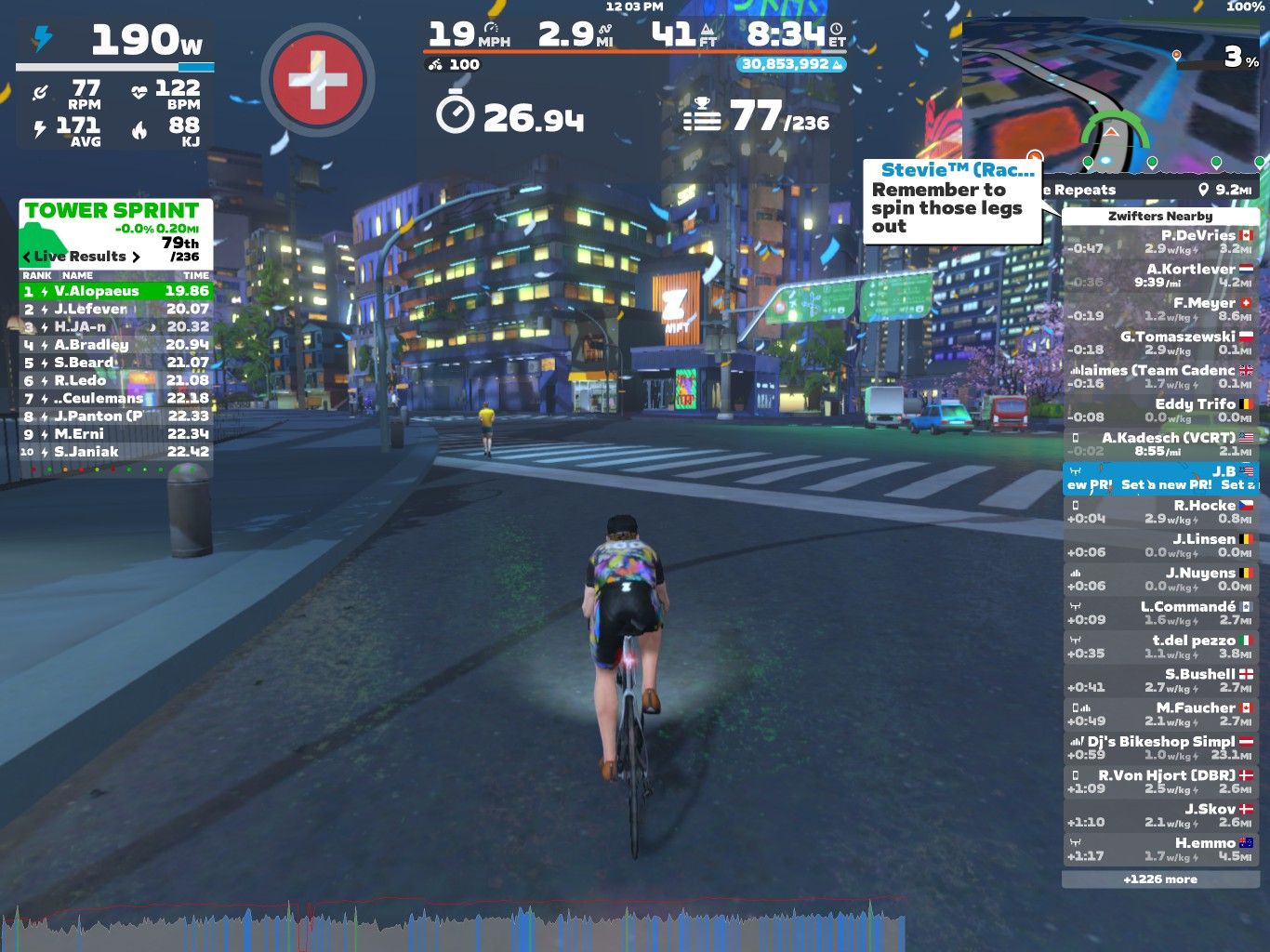Viewport: 1270px width, 952px height.
Task: Select A.Bradley's sprint result row
Action: click(x=115, y=345)
